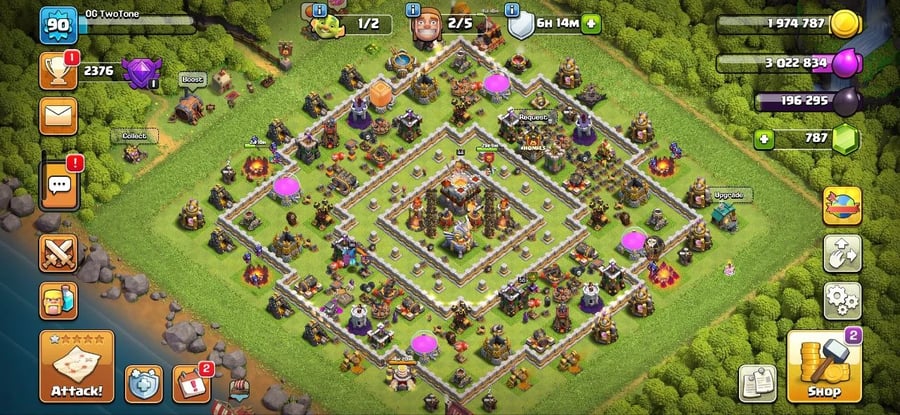Viewport: 900px width, 415px height.
Task: Open the crossed swords army overview
Action: click(x=58, y=254)
